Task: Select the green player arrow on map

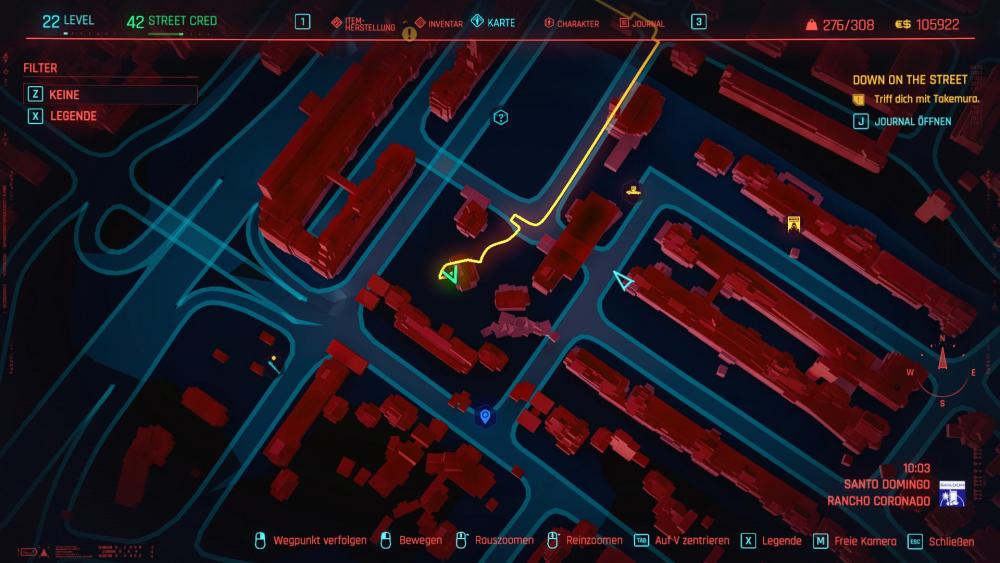Action: point(450,272)
